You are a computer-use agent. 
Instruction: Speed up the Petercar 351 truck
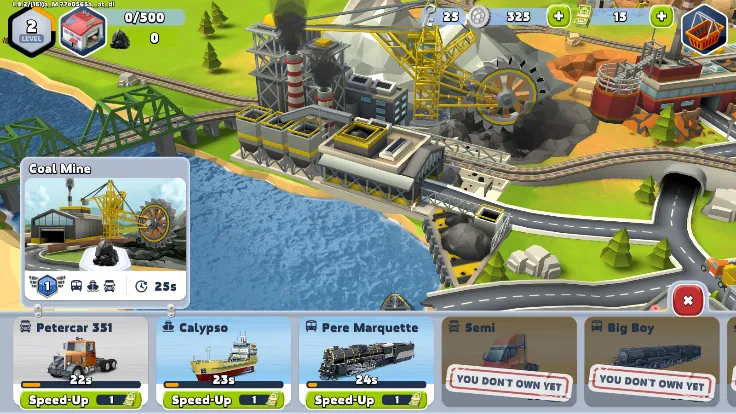click(x=80, y=399)
